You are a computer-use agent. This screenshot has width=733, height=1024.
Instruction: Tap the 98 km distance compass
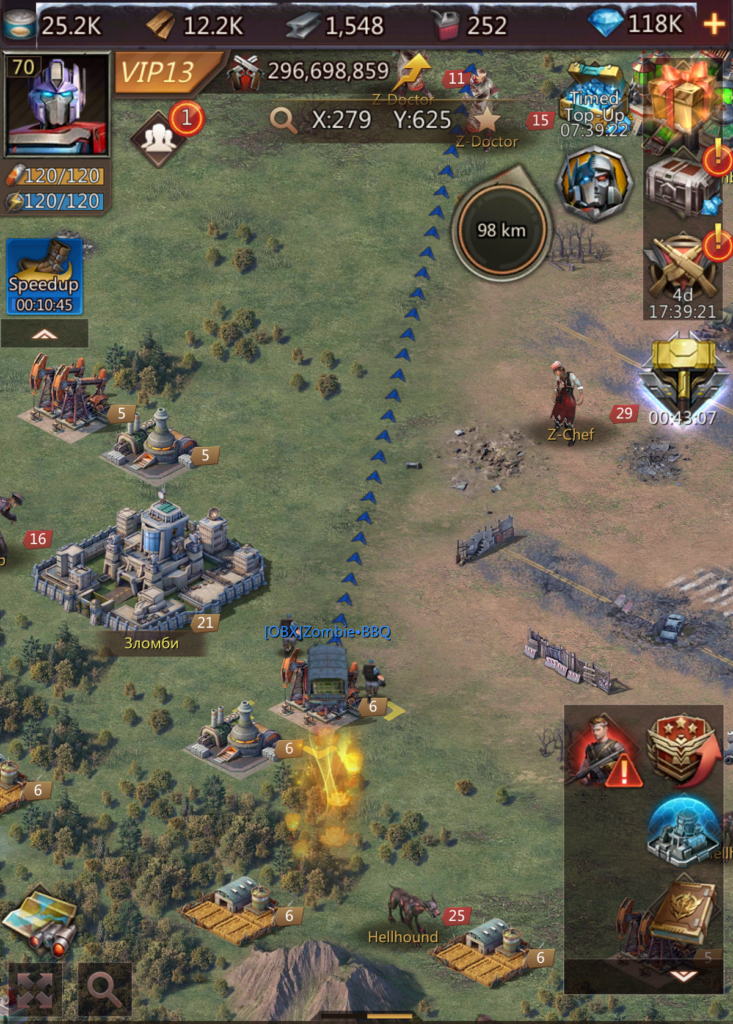502,230
